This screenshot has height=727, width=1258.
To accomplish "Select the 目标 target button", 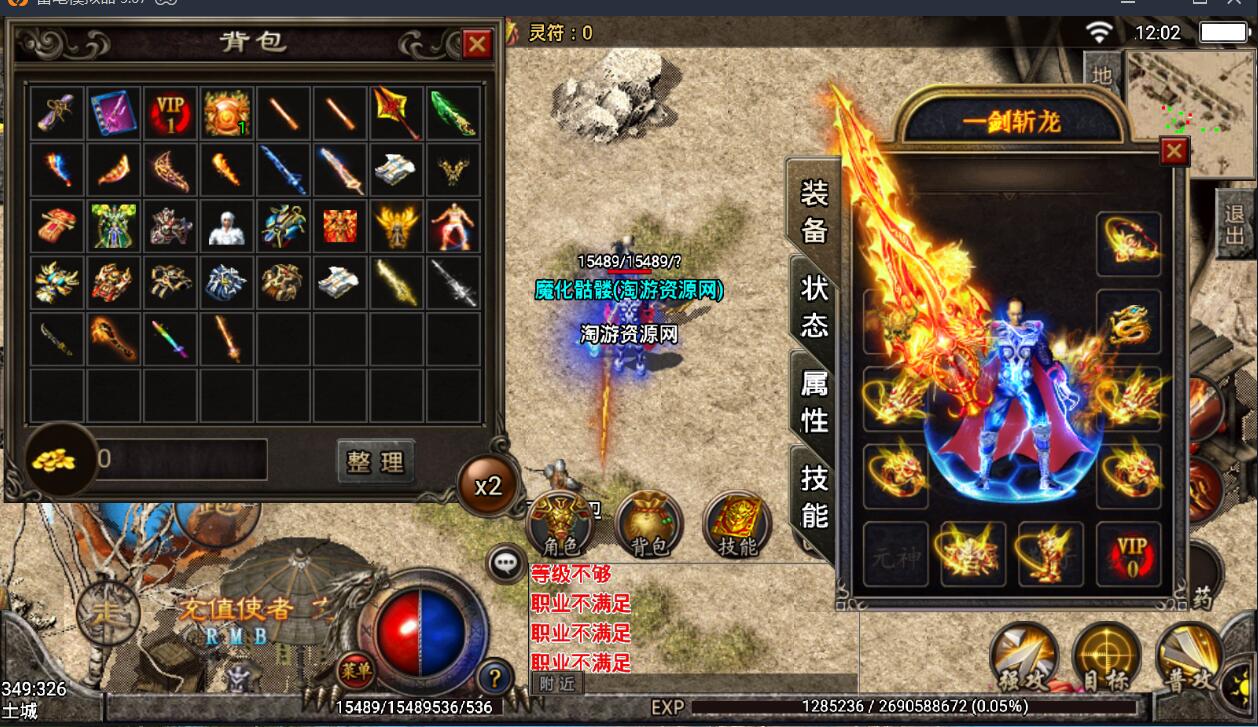I will pos(1106,658).
